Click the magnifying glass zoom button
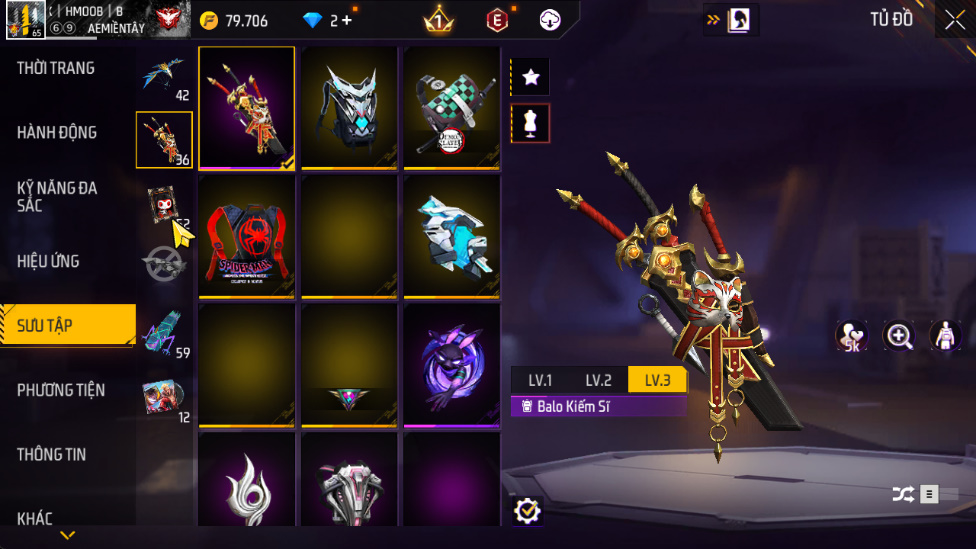The image size is (976, 549). tap(899, 336)
